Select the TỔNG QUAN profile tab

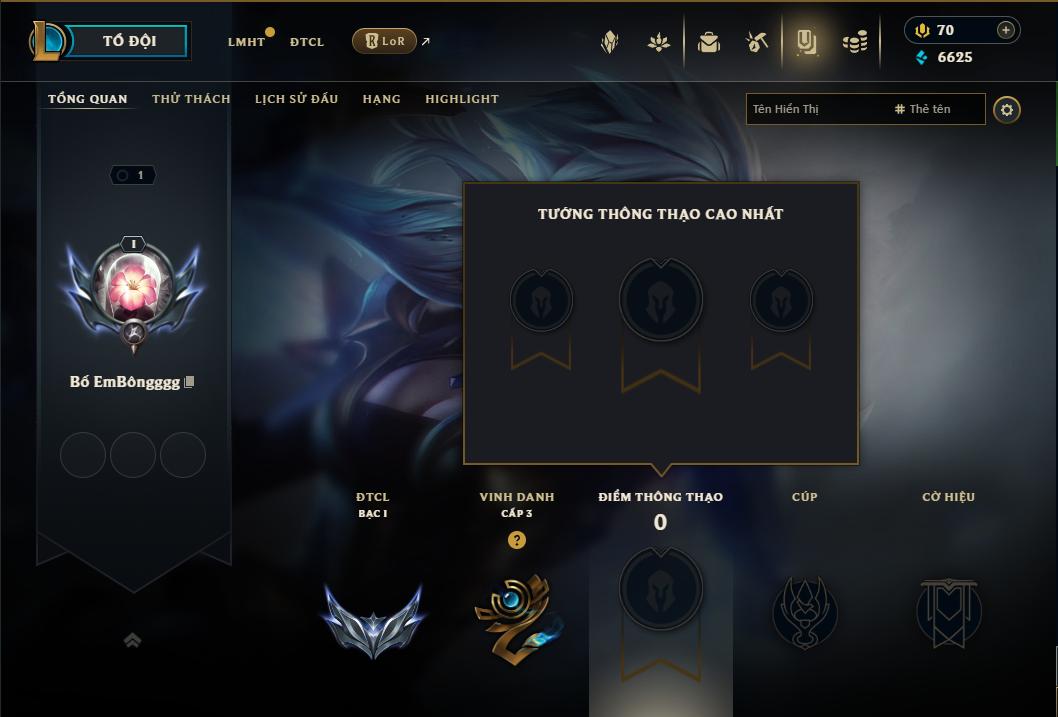88,99
